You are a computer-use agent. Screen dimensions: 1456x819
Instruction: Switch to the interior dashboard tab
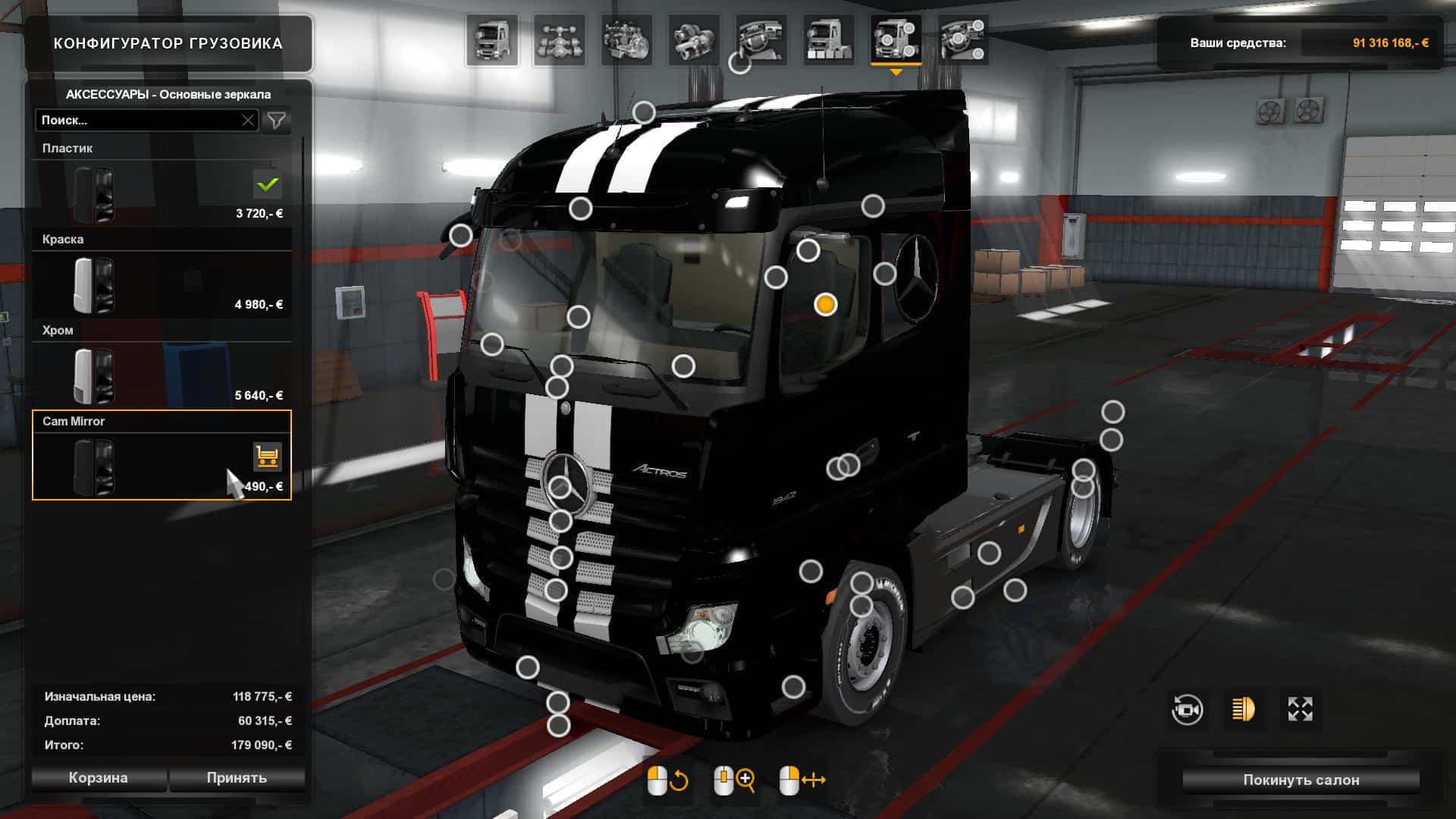761,40
